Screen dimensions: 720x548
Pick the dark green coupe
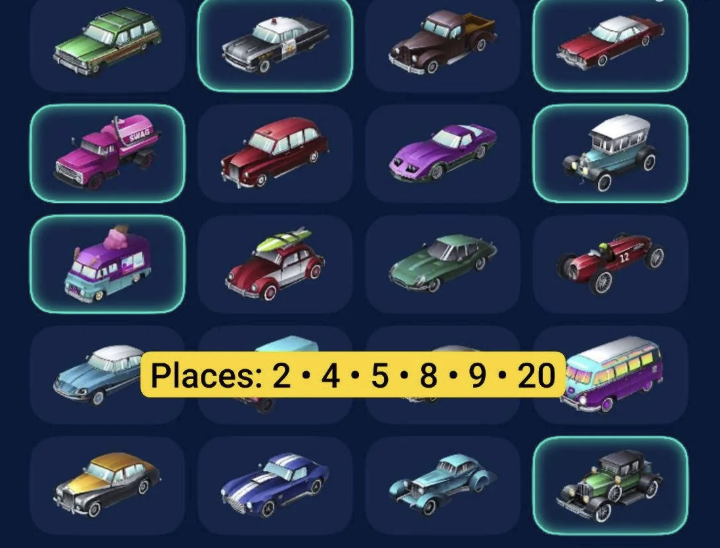point(442,264)
